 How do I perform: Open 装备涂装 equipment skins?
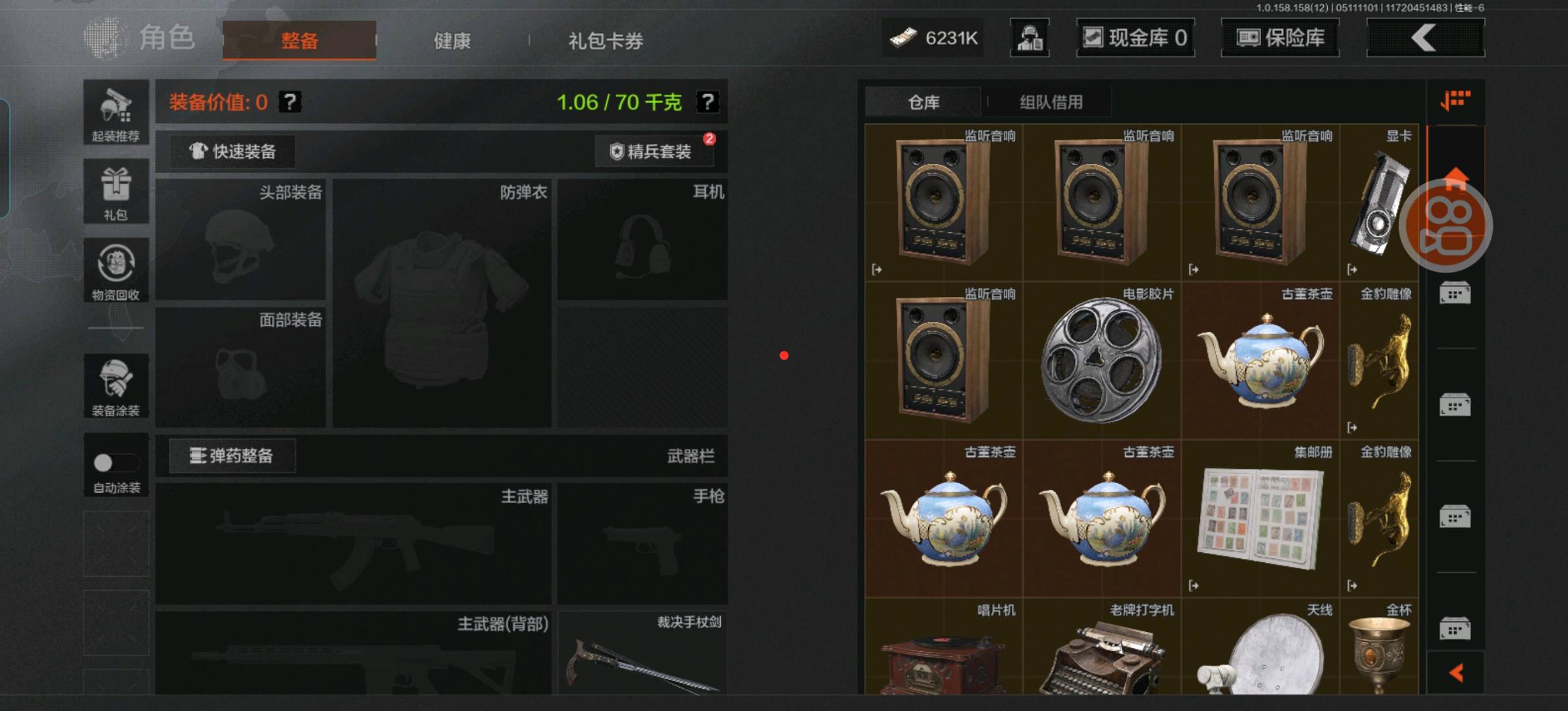click(116, 386)
